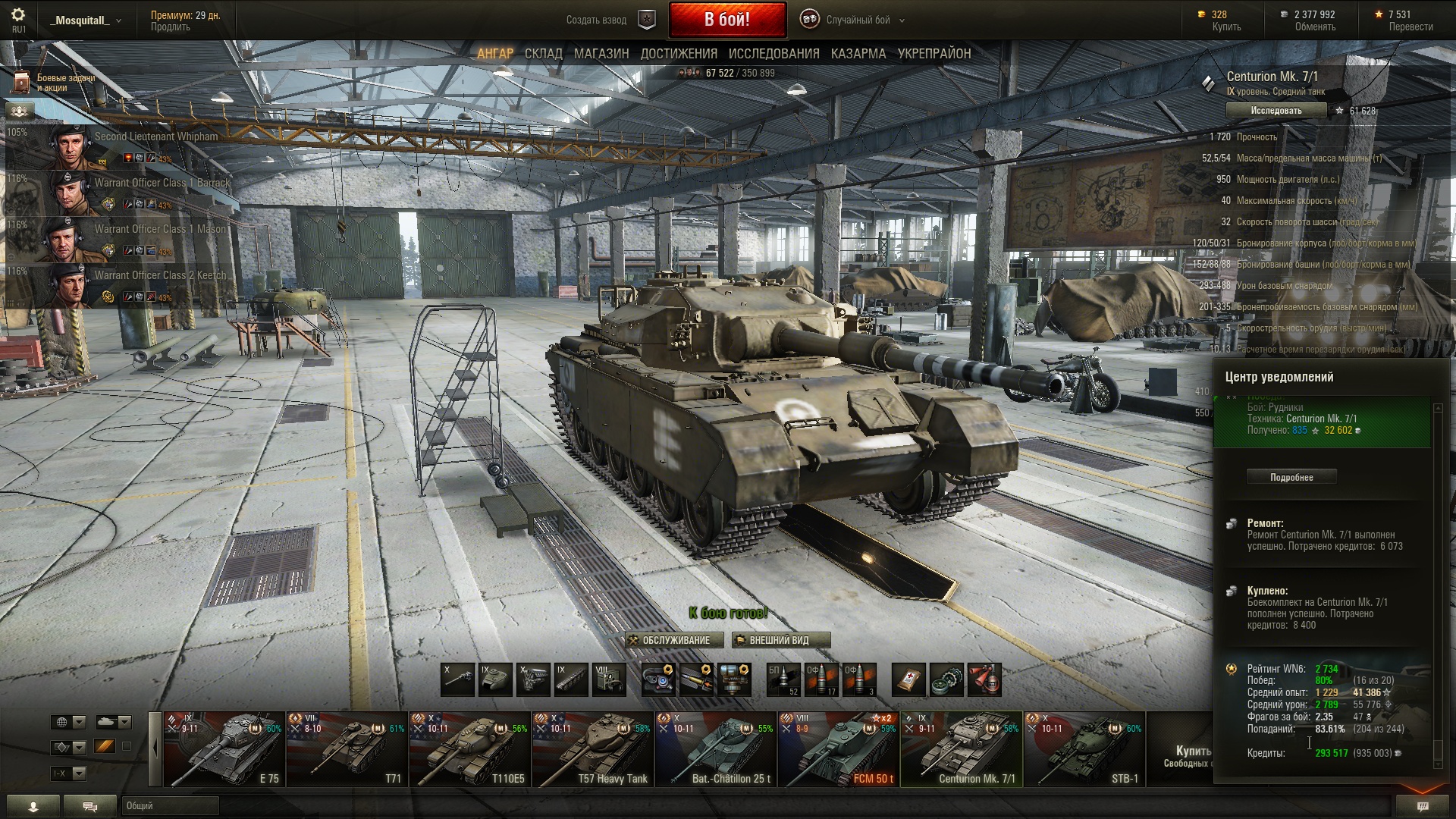The height and width of the screenshot is (819, 1456).
Task: Switch to the УКРЕПРАЙОН stronghold tab
Action: (x=934, y=54)
